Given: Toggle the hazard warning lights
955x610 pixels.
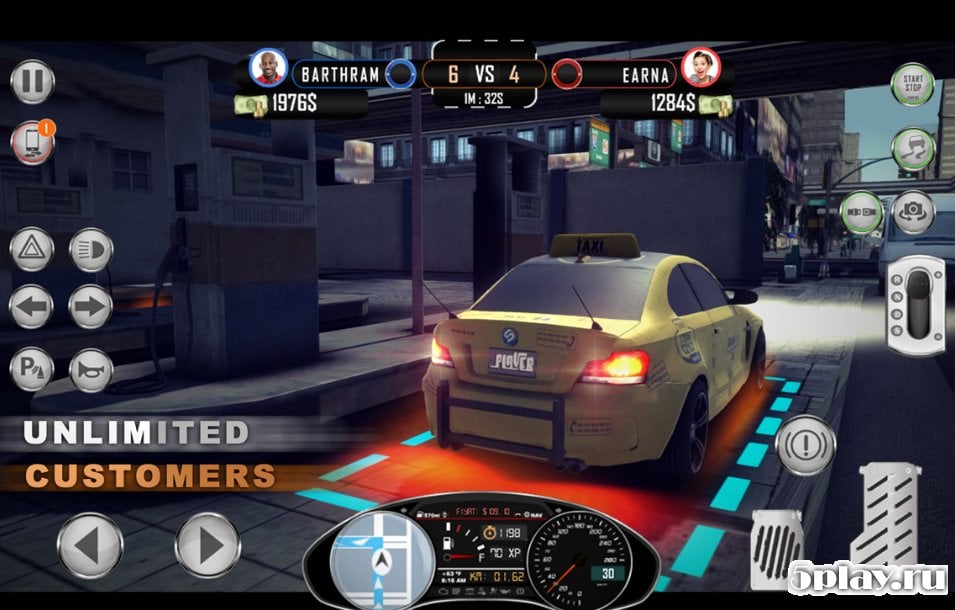Looking at the screenshot, I should [32, 250].
